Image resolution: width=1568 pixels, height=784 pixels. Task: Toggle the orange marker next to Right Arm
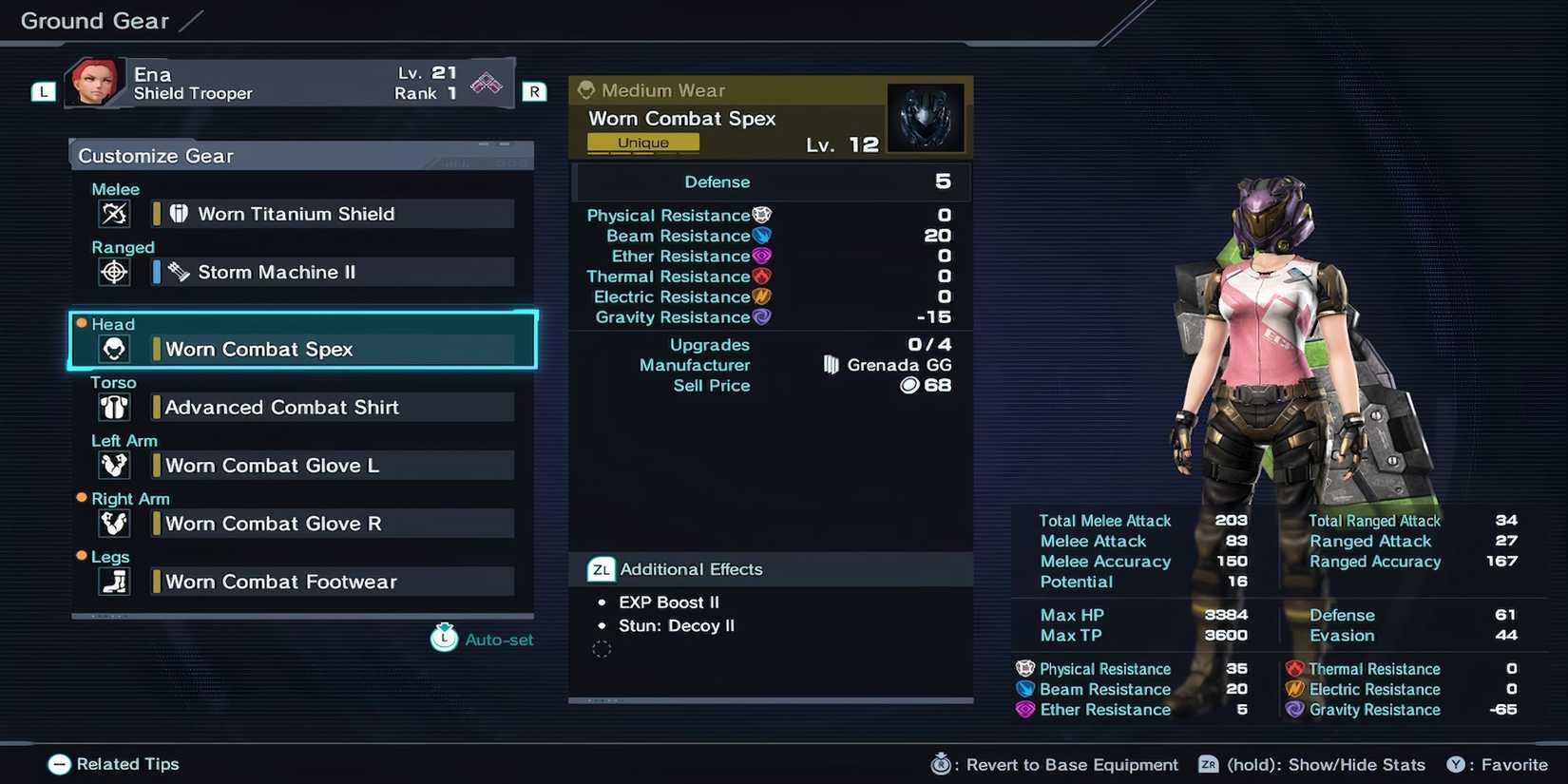click(x=82, y=498)
